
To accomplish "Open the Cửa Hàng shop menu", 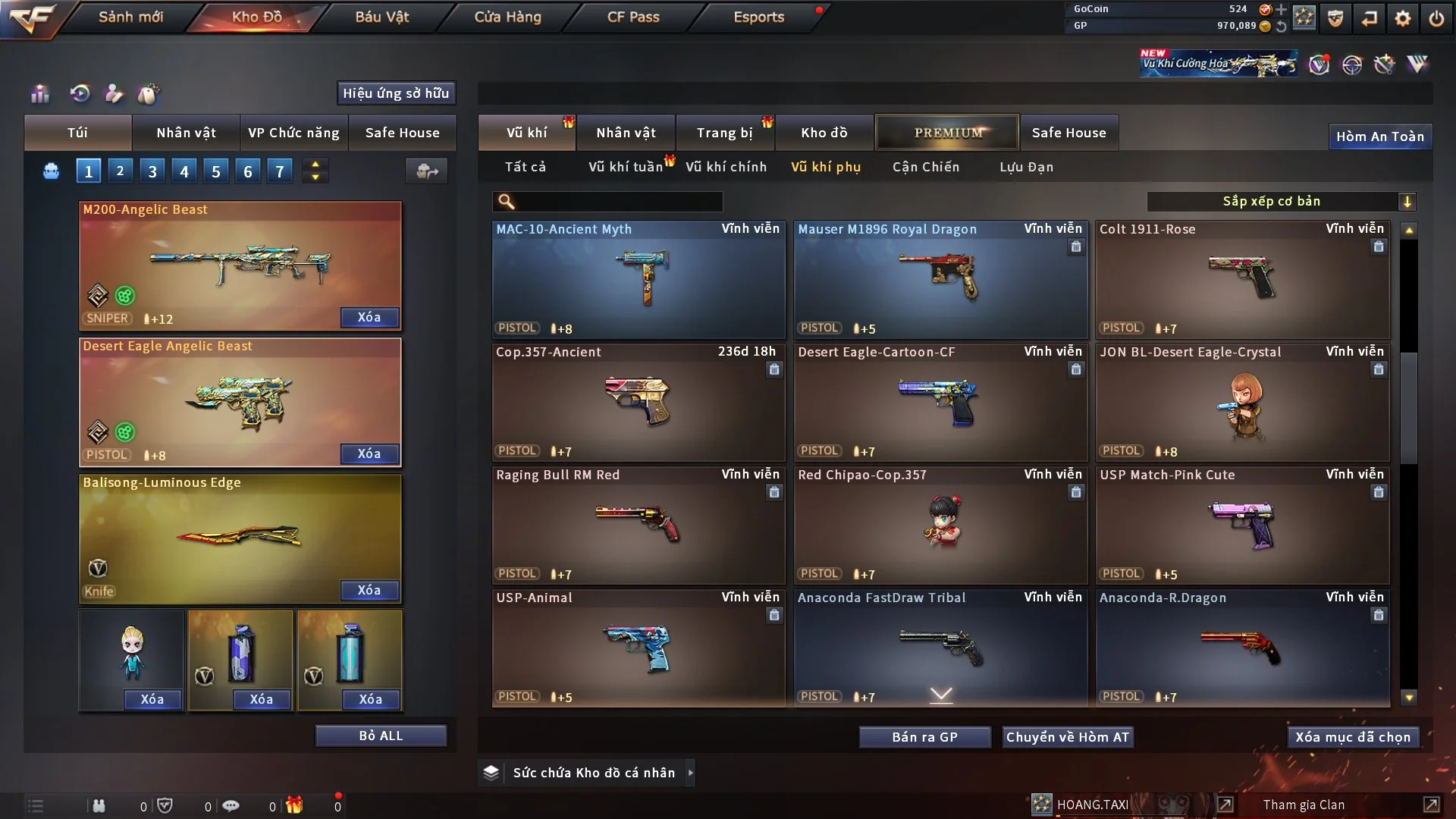I will pyautogui.click(x=507, y=17).
